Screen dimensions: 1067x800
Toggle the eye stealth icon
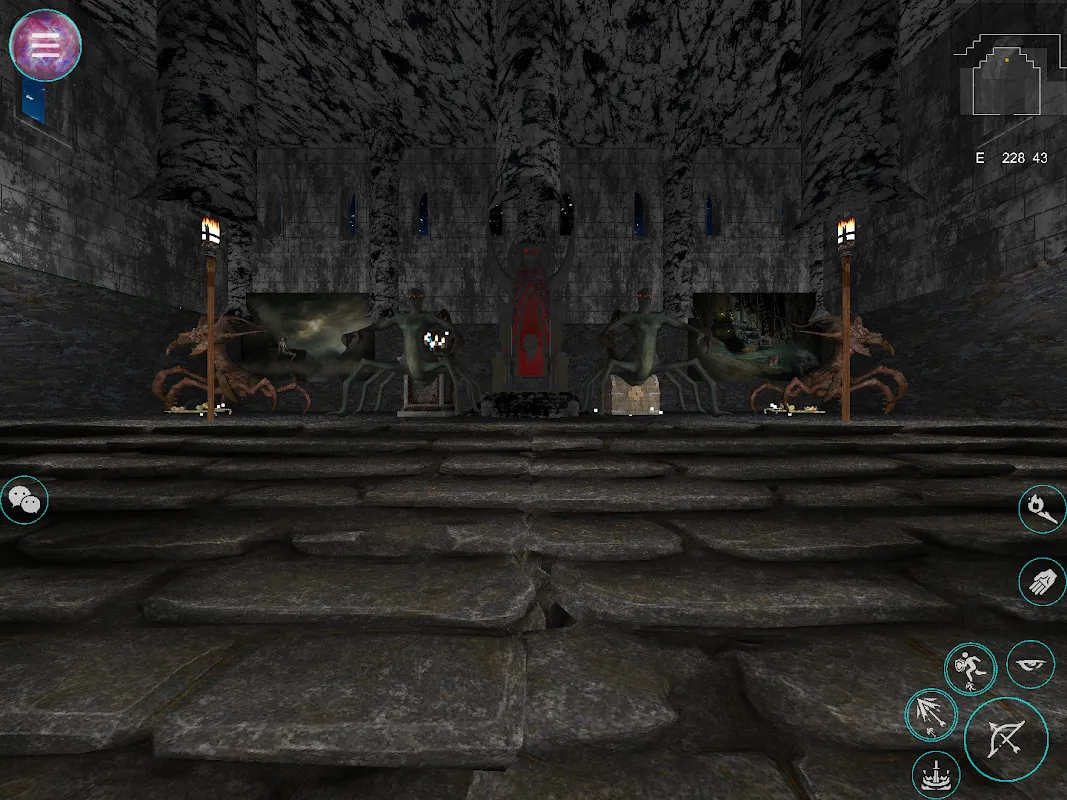click(1030, 664)
